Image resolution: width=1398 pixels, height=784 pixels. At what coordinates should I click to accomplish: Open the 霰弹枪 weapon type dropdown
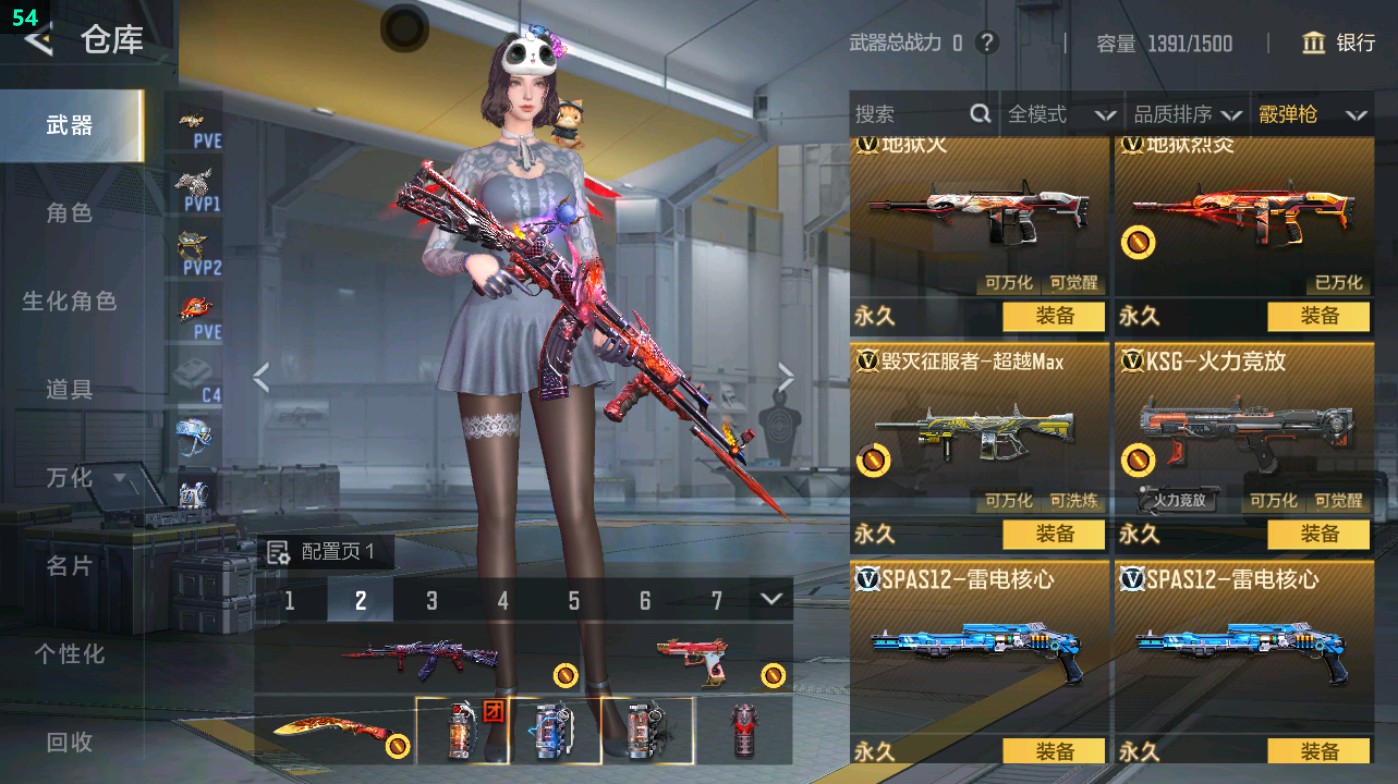[1312, 115]
